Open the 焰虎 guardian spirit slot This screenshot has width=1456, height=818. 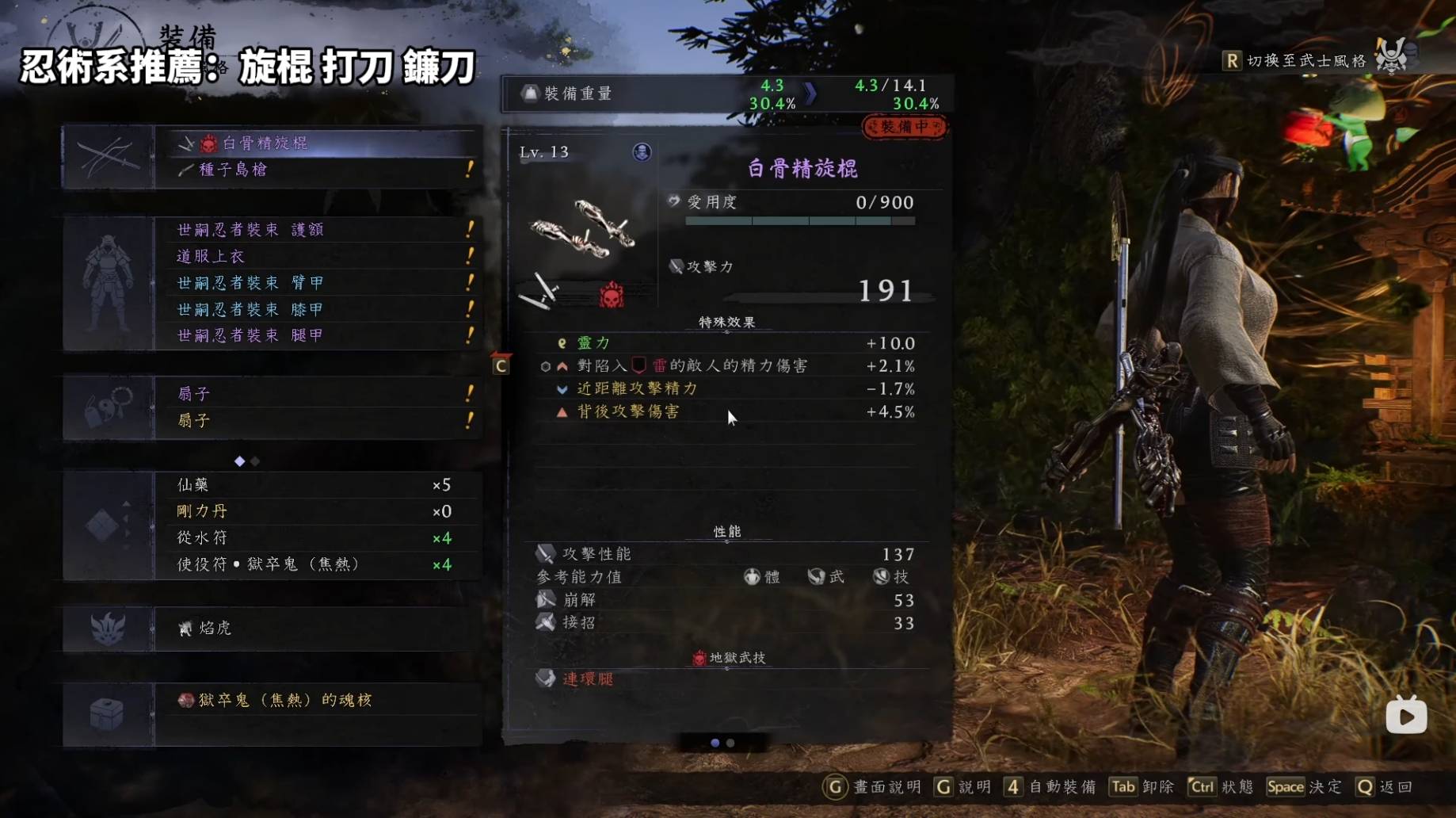coord(317,628)
